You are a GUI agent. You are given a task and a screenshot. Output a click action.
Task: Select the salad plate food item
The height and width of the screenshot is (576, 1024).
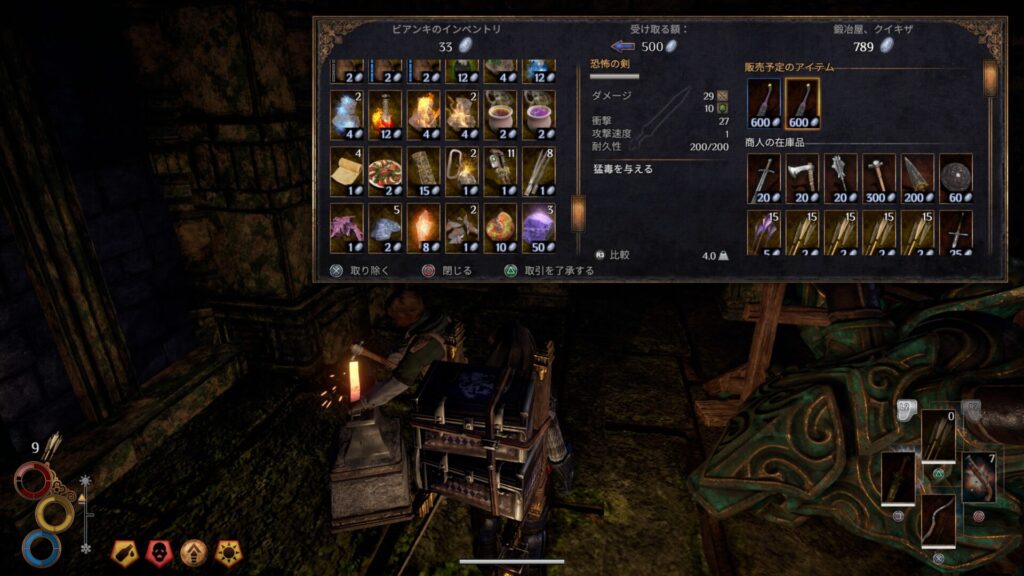[385, 172]
